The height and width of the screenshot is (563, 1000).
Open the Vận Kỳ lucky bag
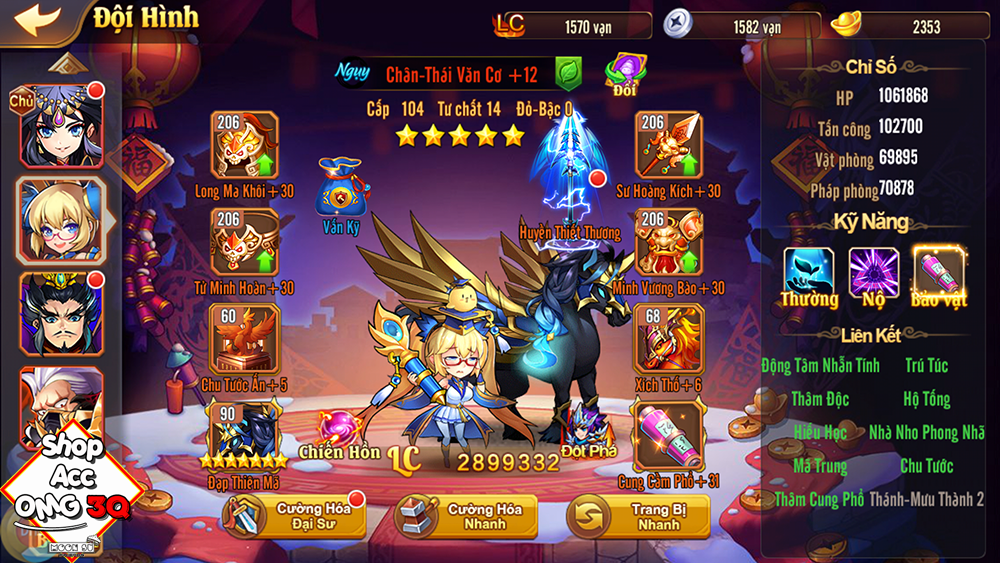340,190
